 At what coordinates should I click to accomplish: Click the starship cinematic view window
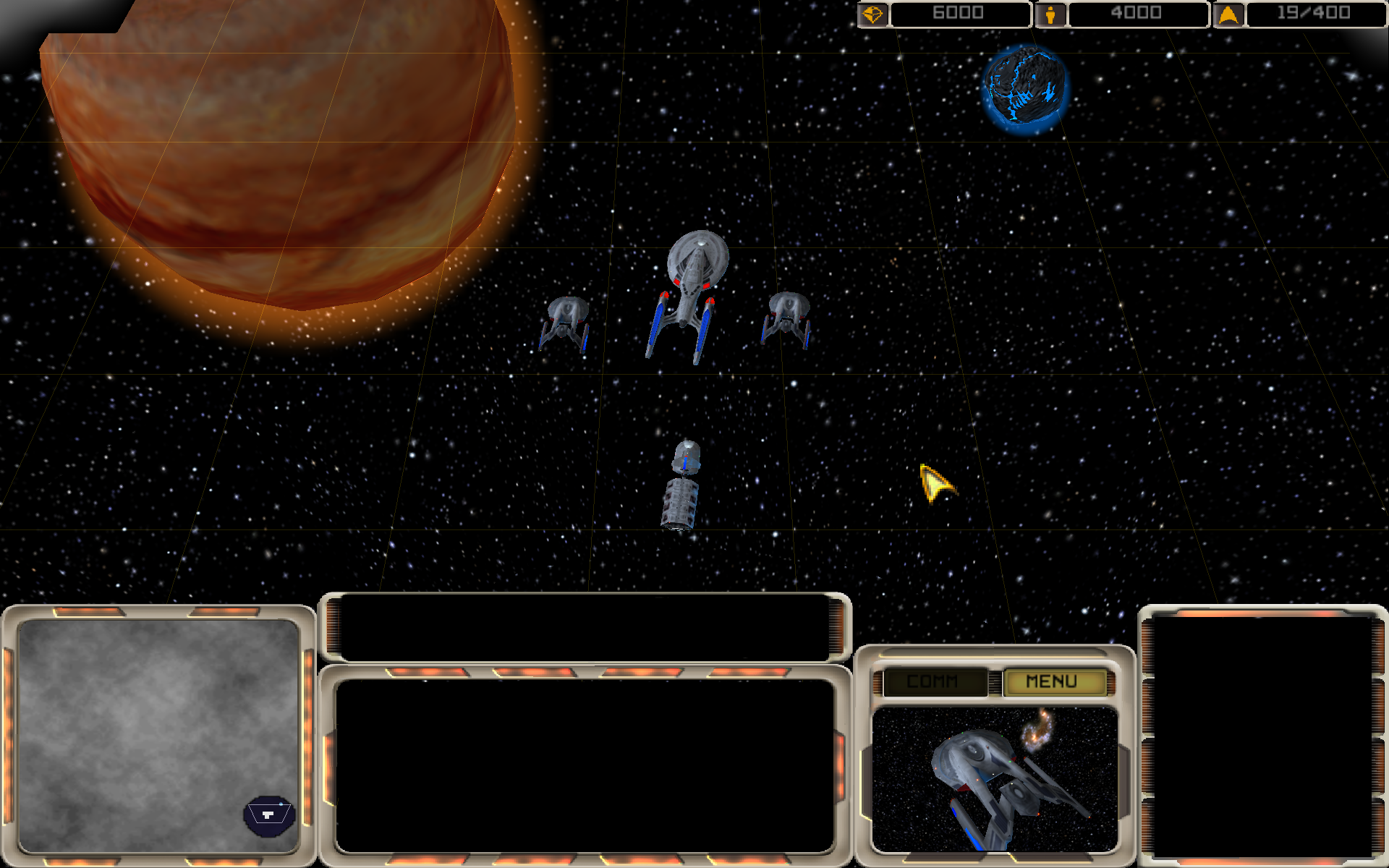tap(995, 778)
